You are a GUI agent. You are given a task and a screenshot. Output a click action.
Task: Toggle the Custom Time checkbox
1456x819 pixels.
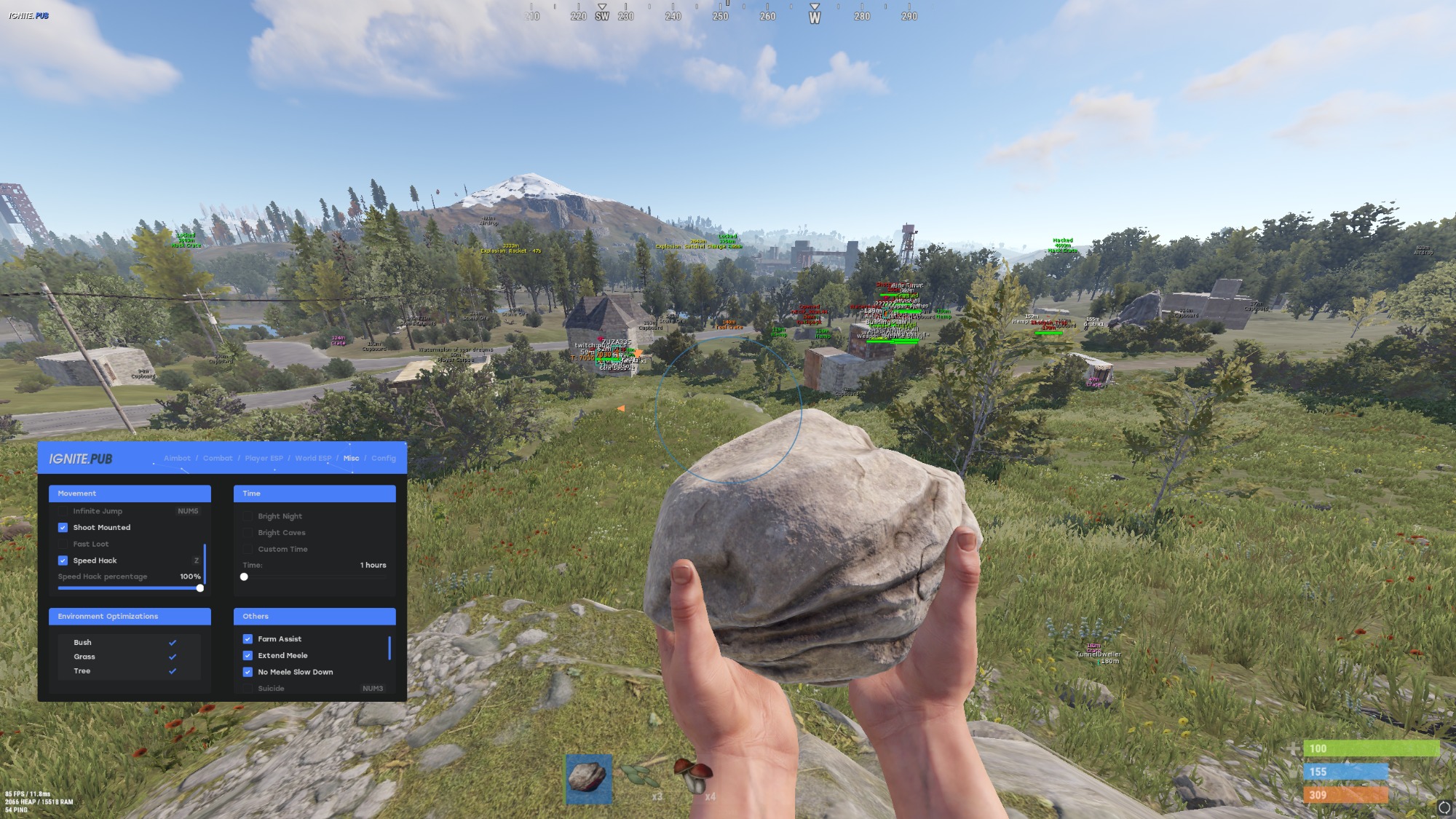click(248, 550)
